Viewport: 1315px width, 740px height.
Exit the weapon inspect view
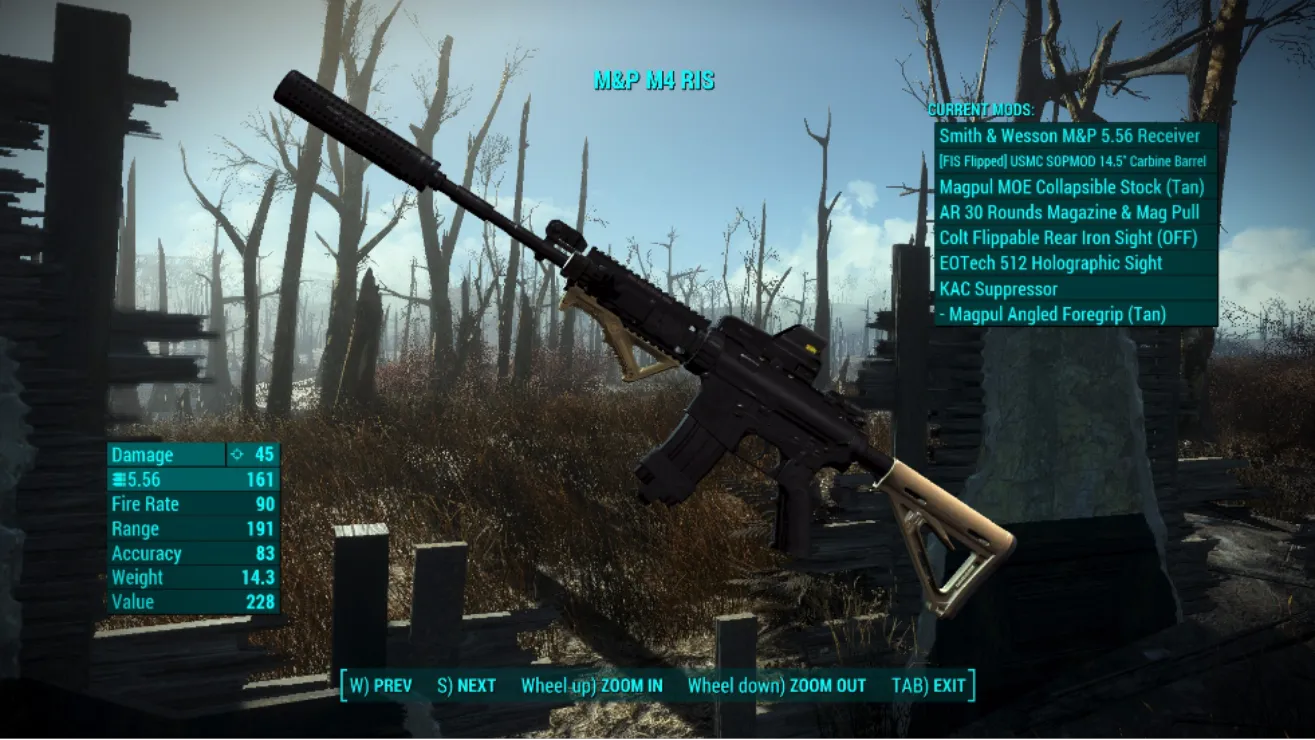coord(928,686)
